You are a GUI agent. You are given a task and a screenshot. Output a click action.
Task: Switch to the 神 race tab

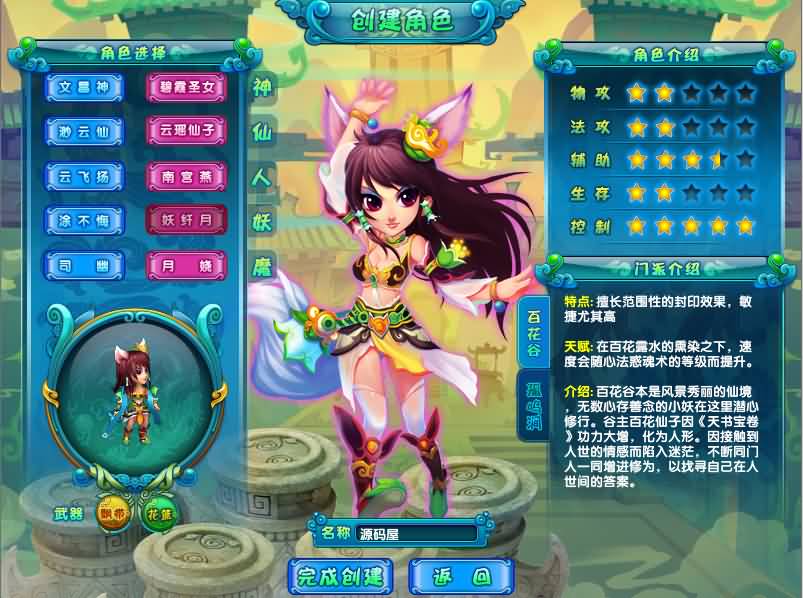click(262, 85)
